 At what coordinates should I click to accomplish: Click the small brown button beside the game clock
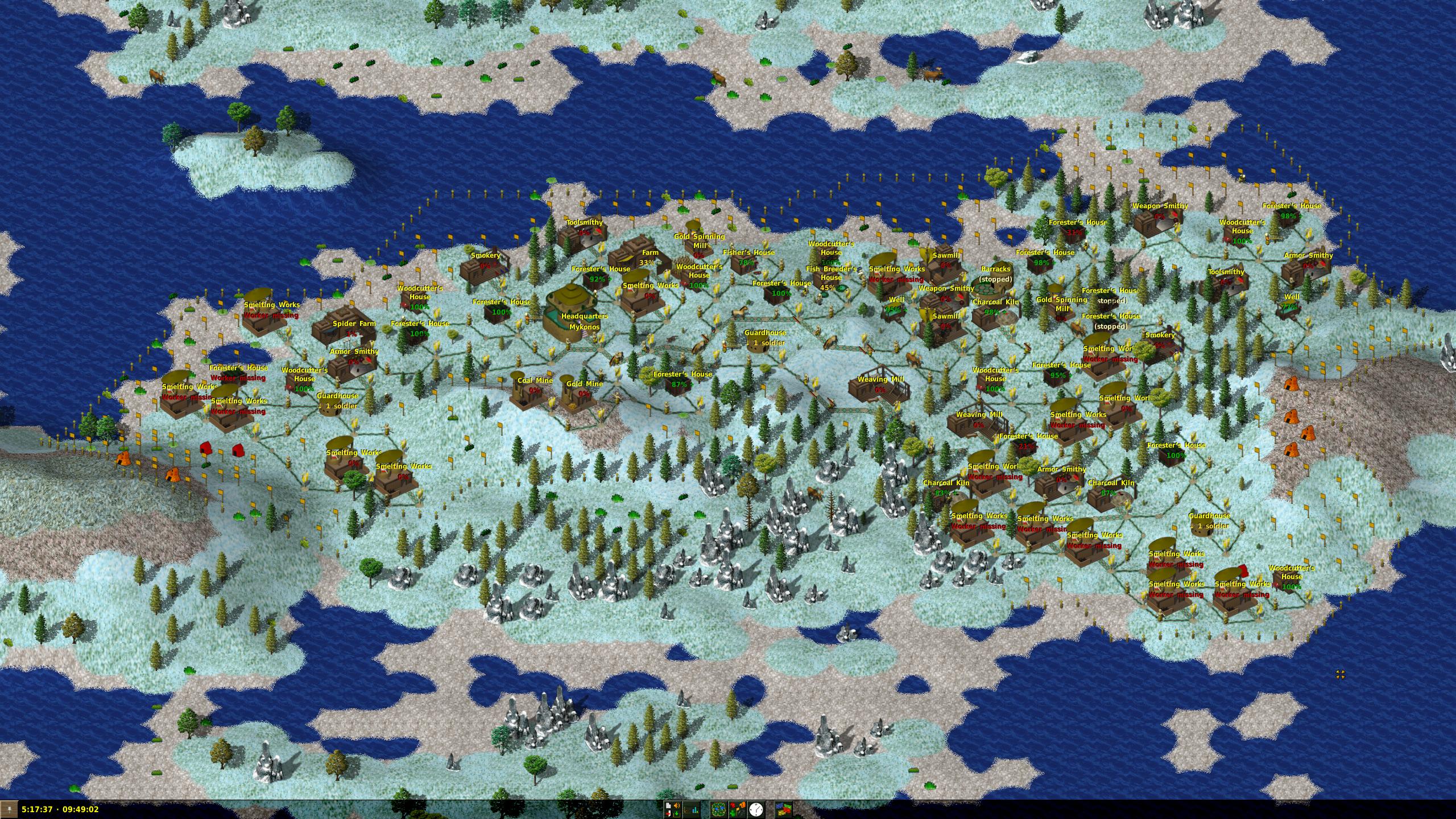[x=10, y=809]
